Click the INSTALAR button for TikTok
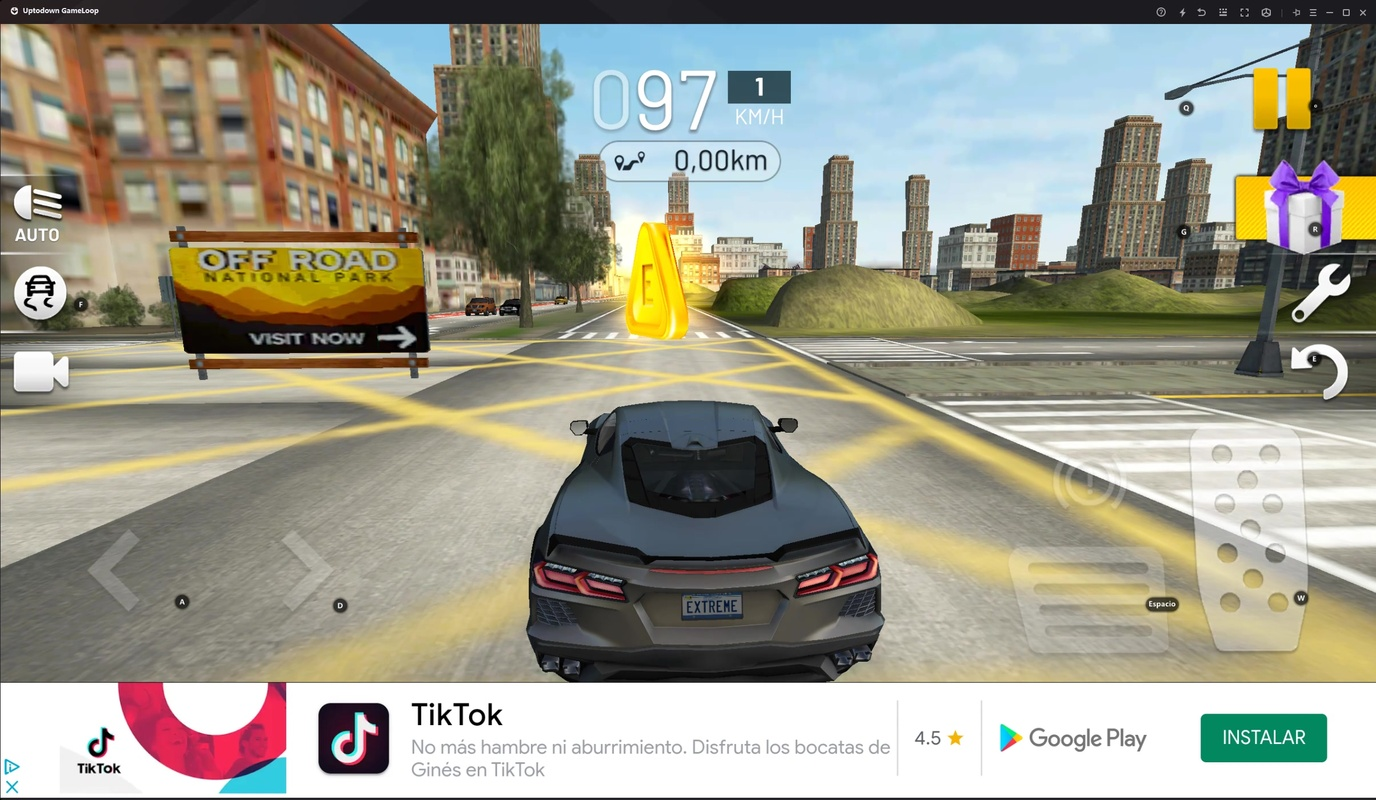 (1263, 737)
